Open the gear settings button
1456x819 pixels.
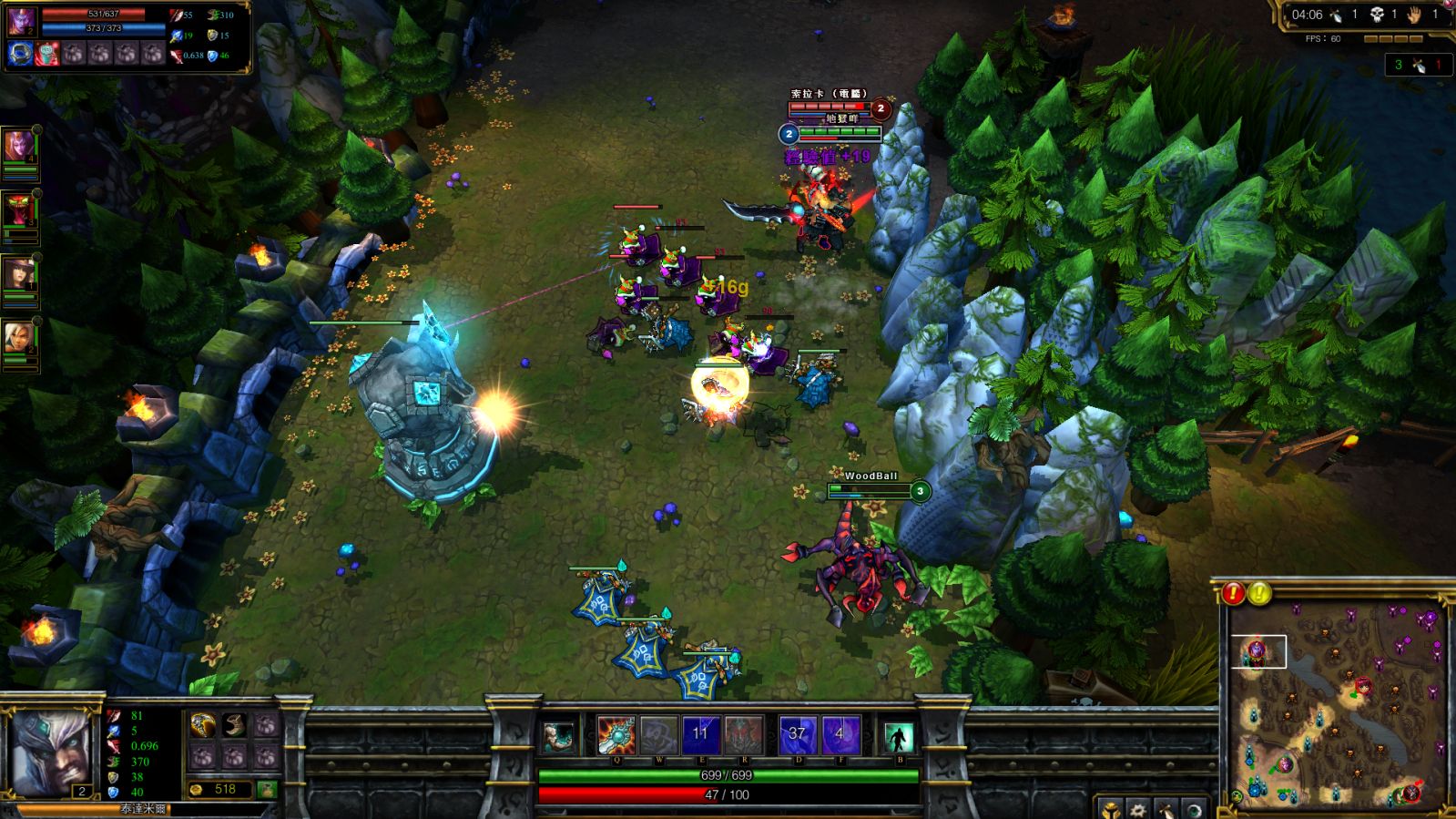pyautogui.click(x=1138, y=809)
